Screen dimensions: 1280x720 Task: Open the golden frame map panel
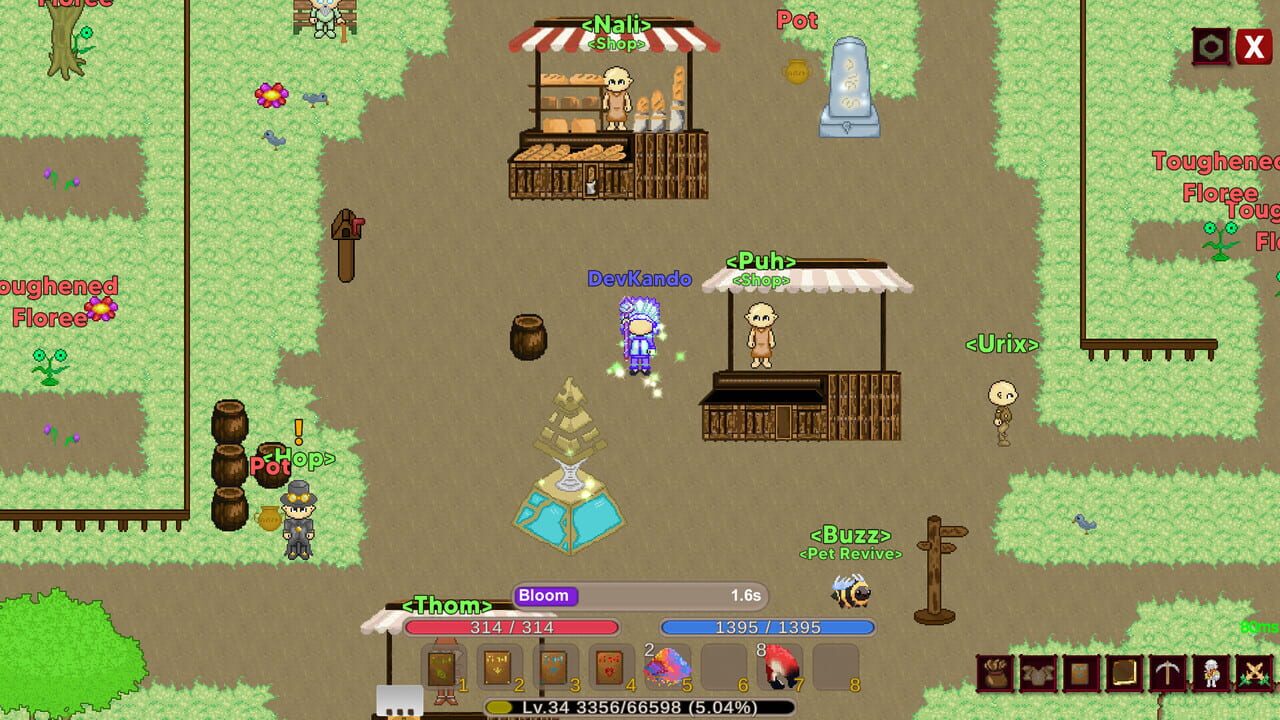pos(1122,672)
